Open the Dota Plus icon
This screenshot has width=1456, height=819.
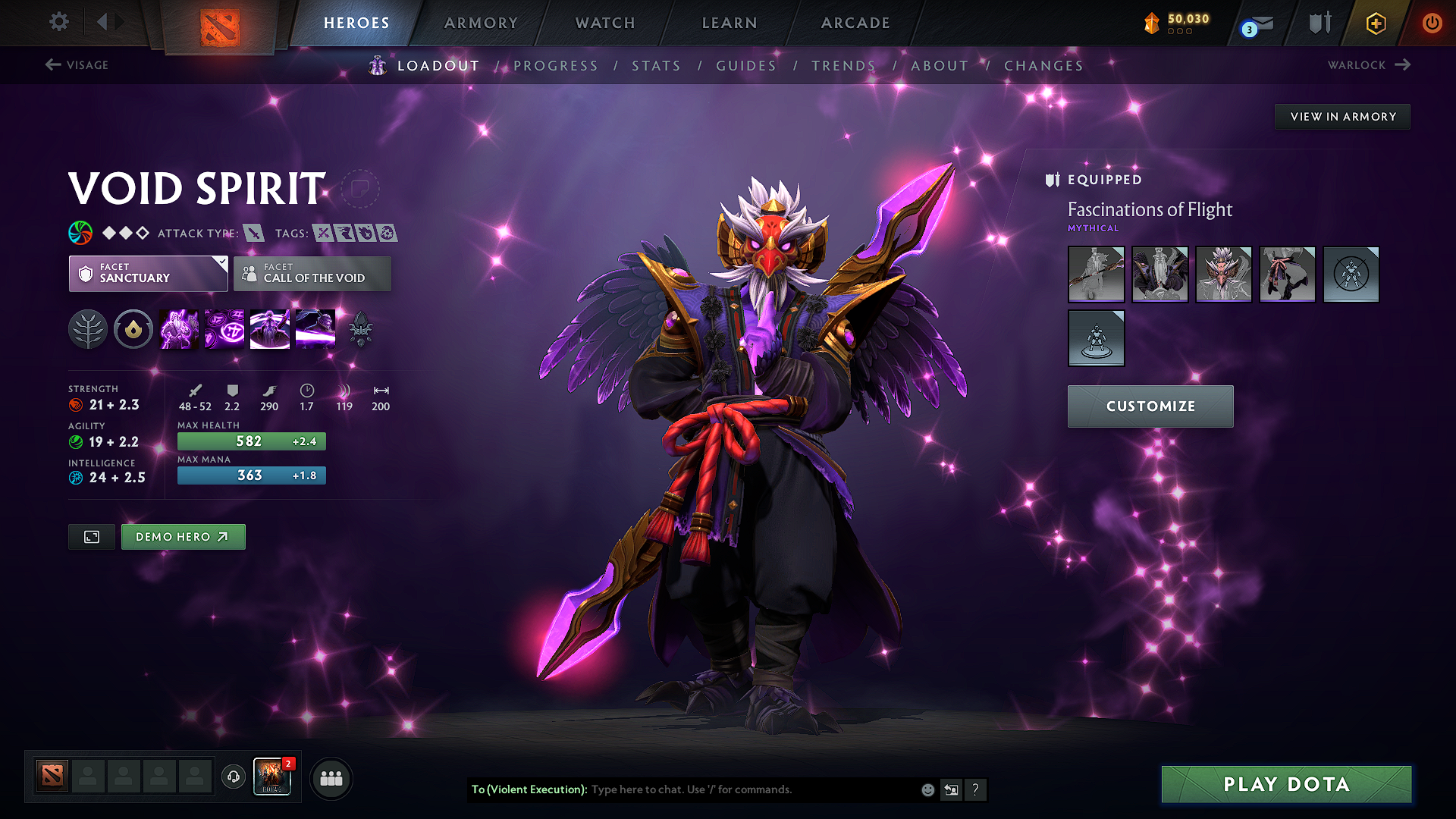[1375, 24]
